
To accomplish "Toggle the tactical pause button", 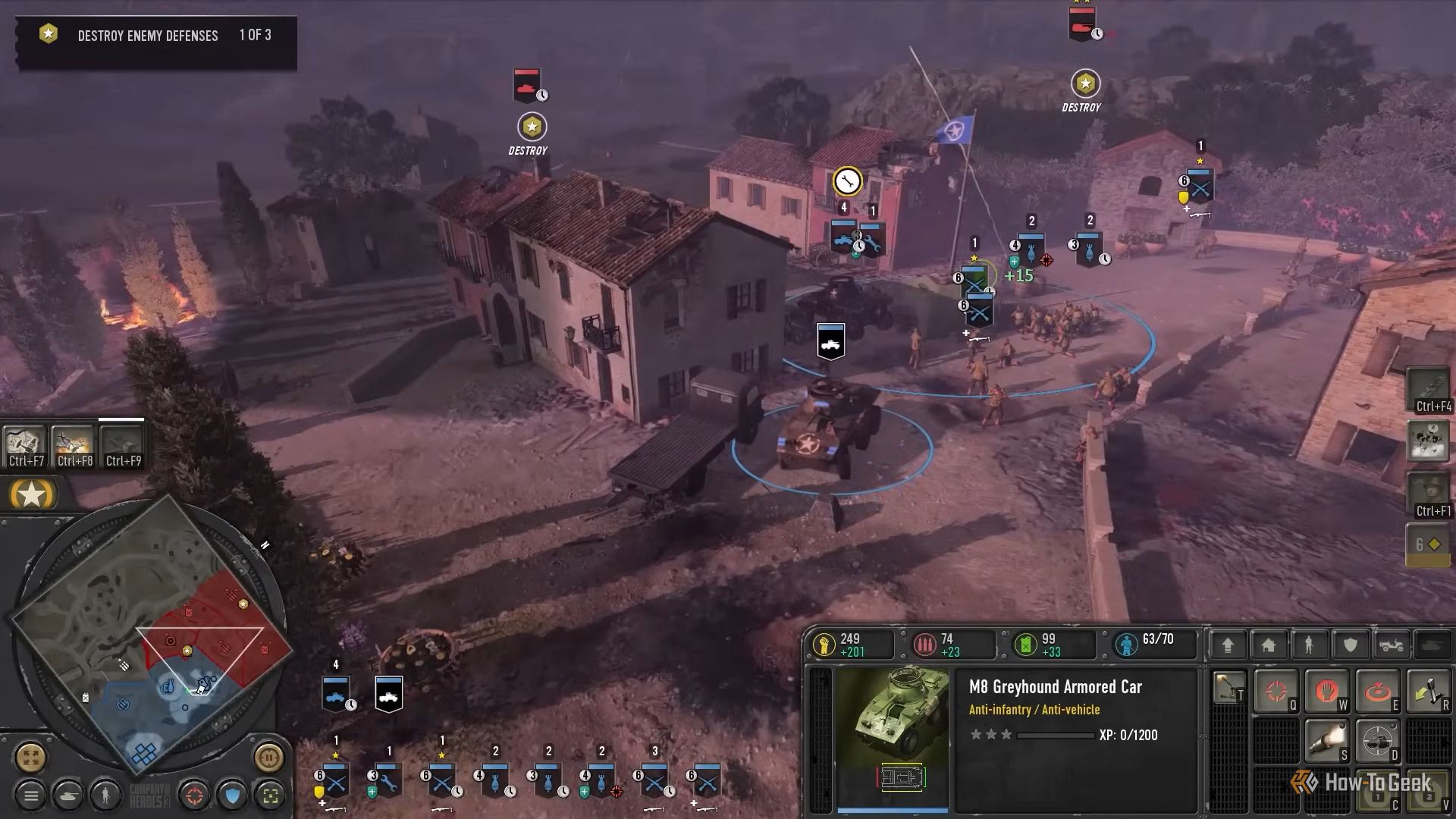I will [x=268, y=757].
